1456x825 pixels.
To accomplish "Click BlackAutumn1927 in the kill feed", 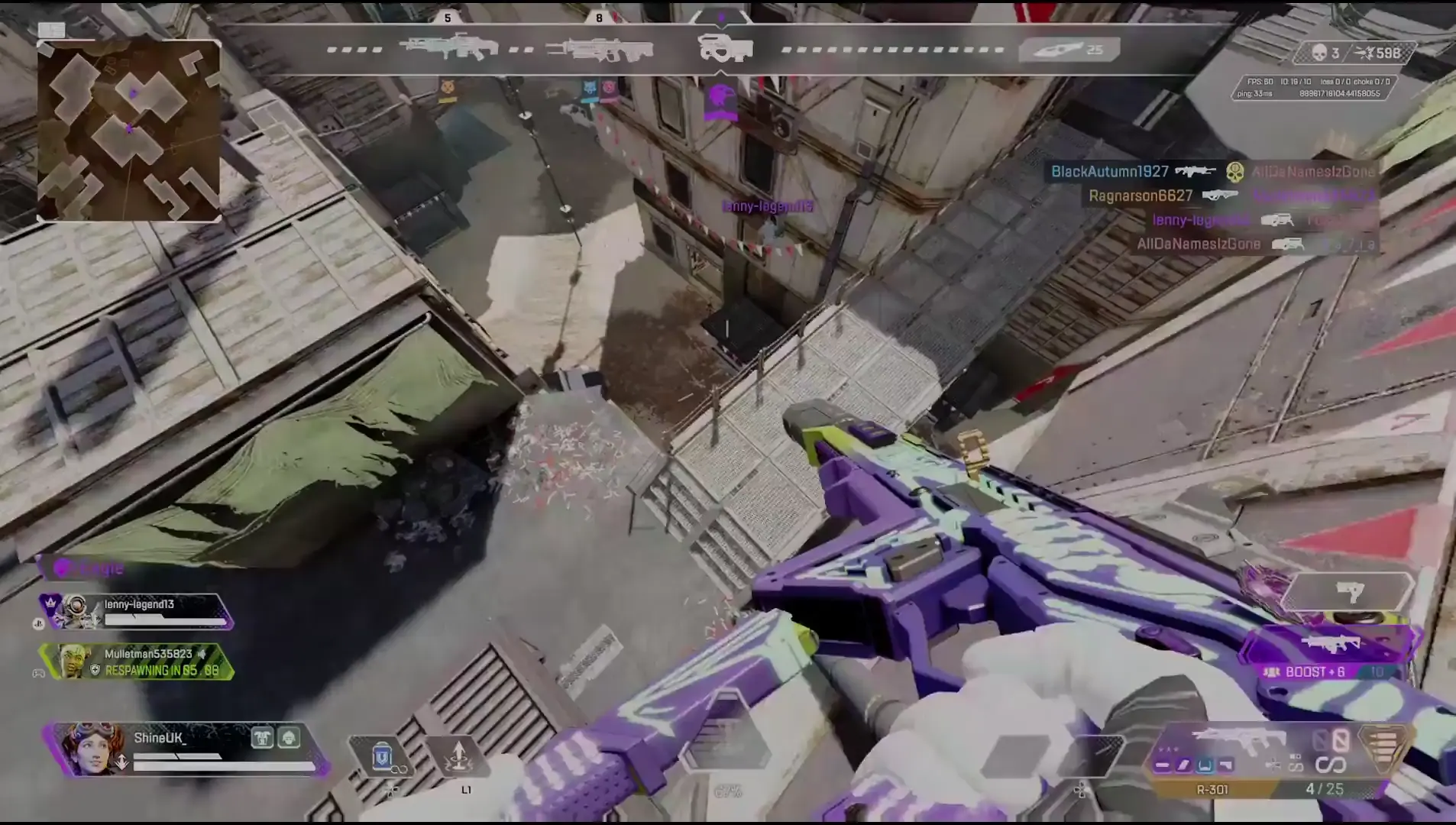I will pyautogui.click(x=1111, y=171).
